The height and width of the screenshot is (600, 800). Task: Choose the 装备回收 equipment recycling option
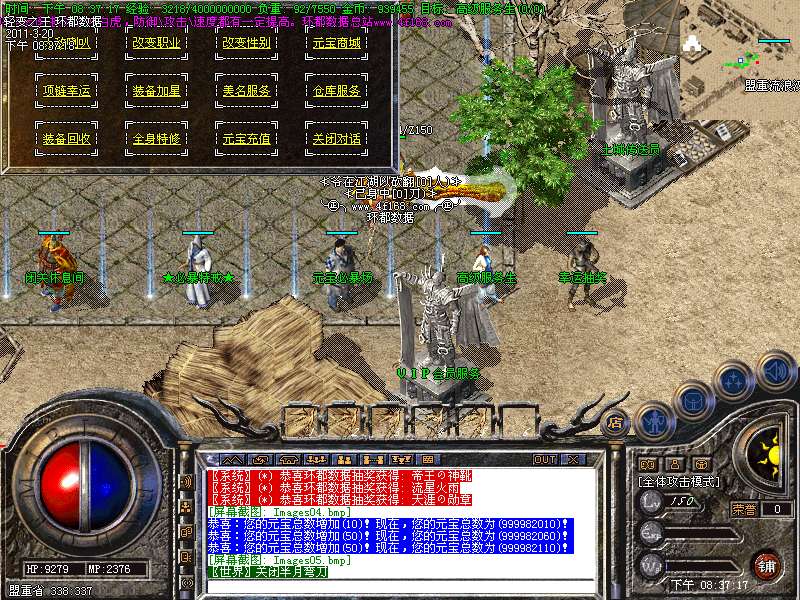66,138
